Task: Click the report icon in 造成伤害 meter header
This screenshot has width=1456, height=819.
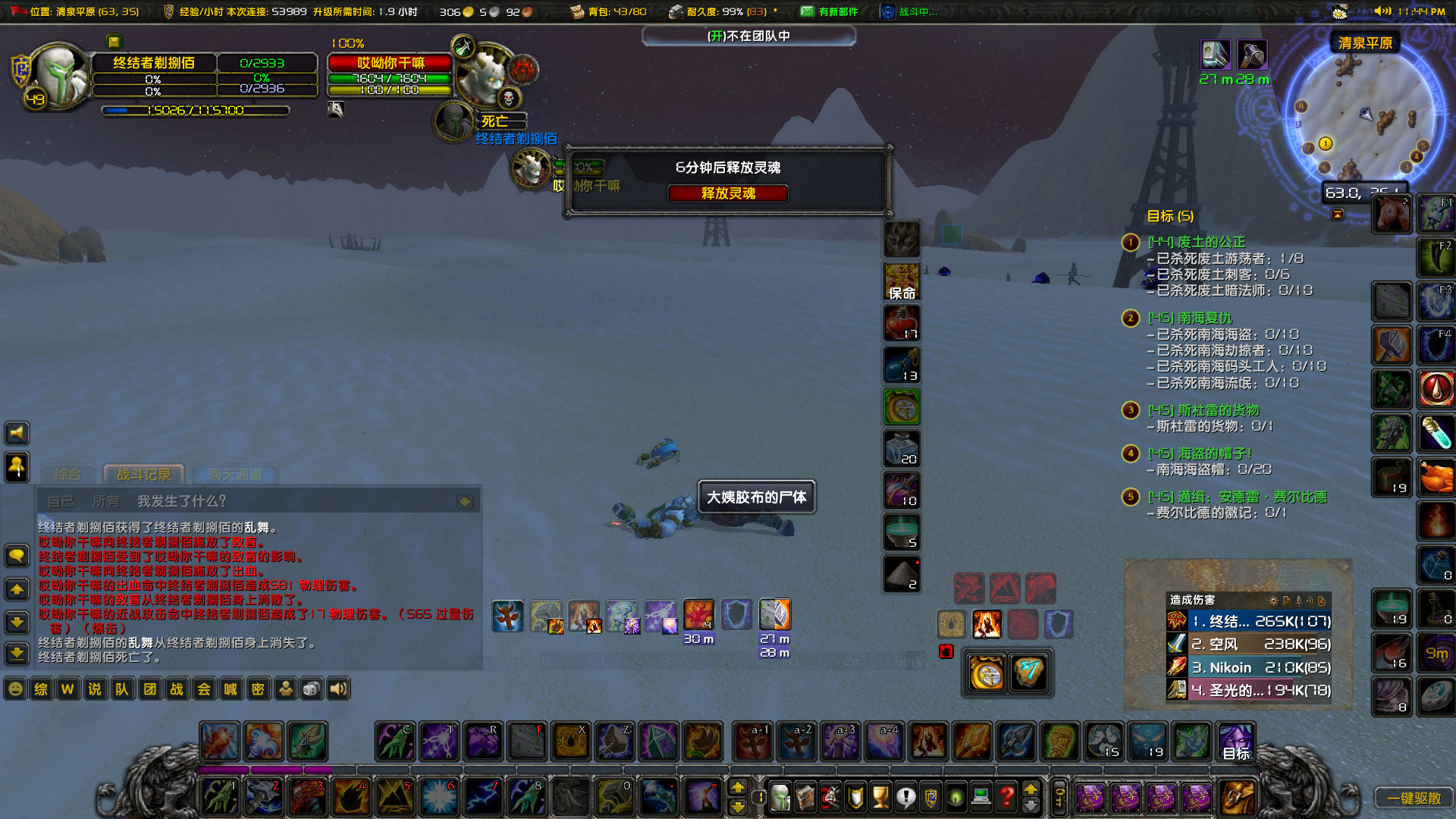Action: (x=1287, y=600)
